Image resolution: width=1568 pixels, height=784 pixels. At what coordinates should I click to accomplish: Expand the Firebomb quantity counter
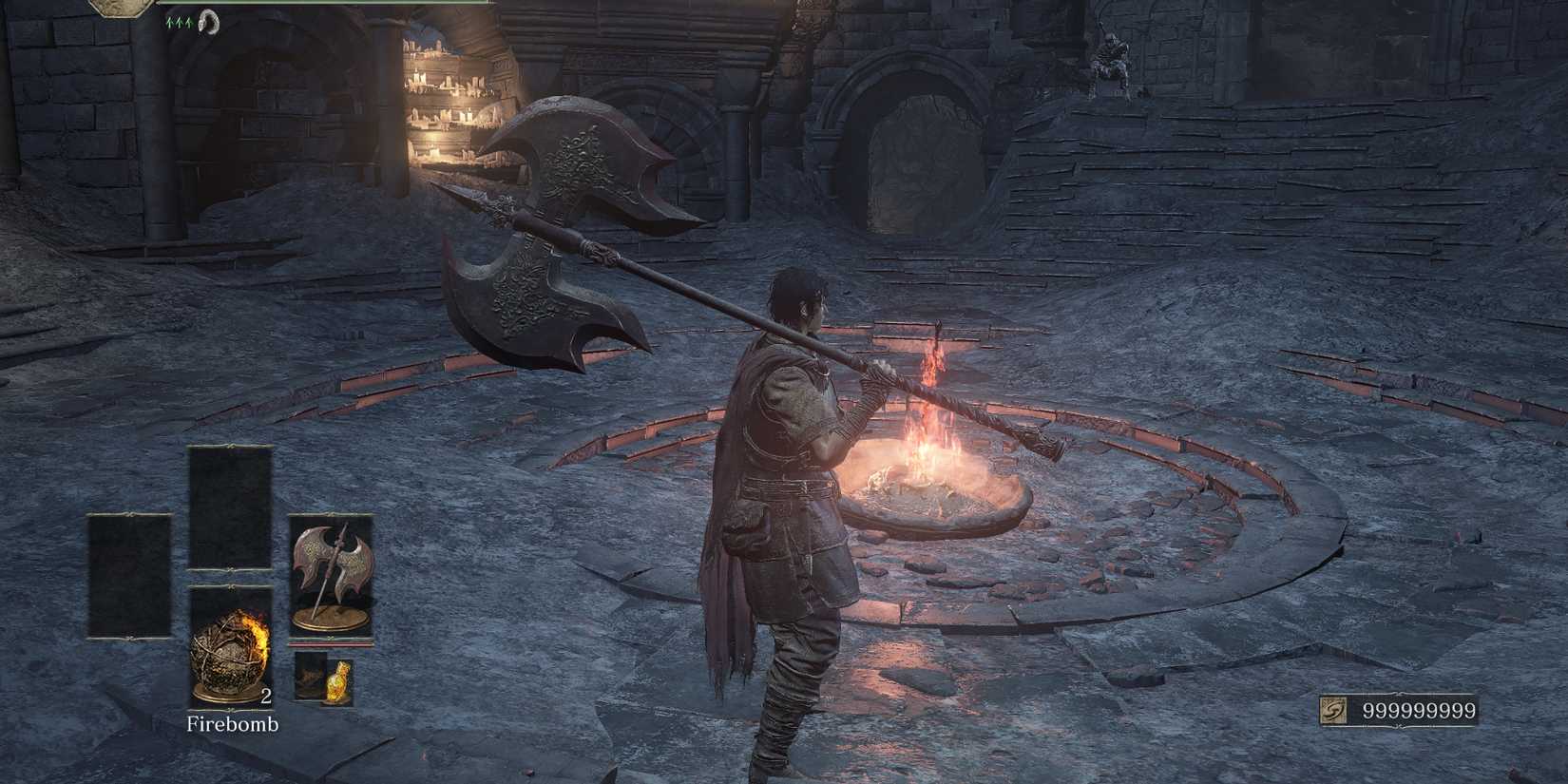[267, 697]
